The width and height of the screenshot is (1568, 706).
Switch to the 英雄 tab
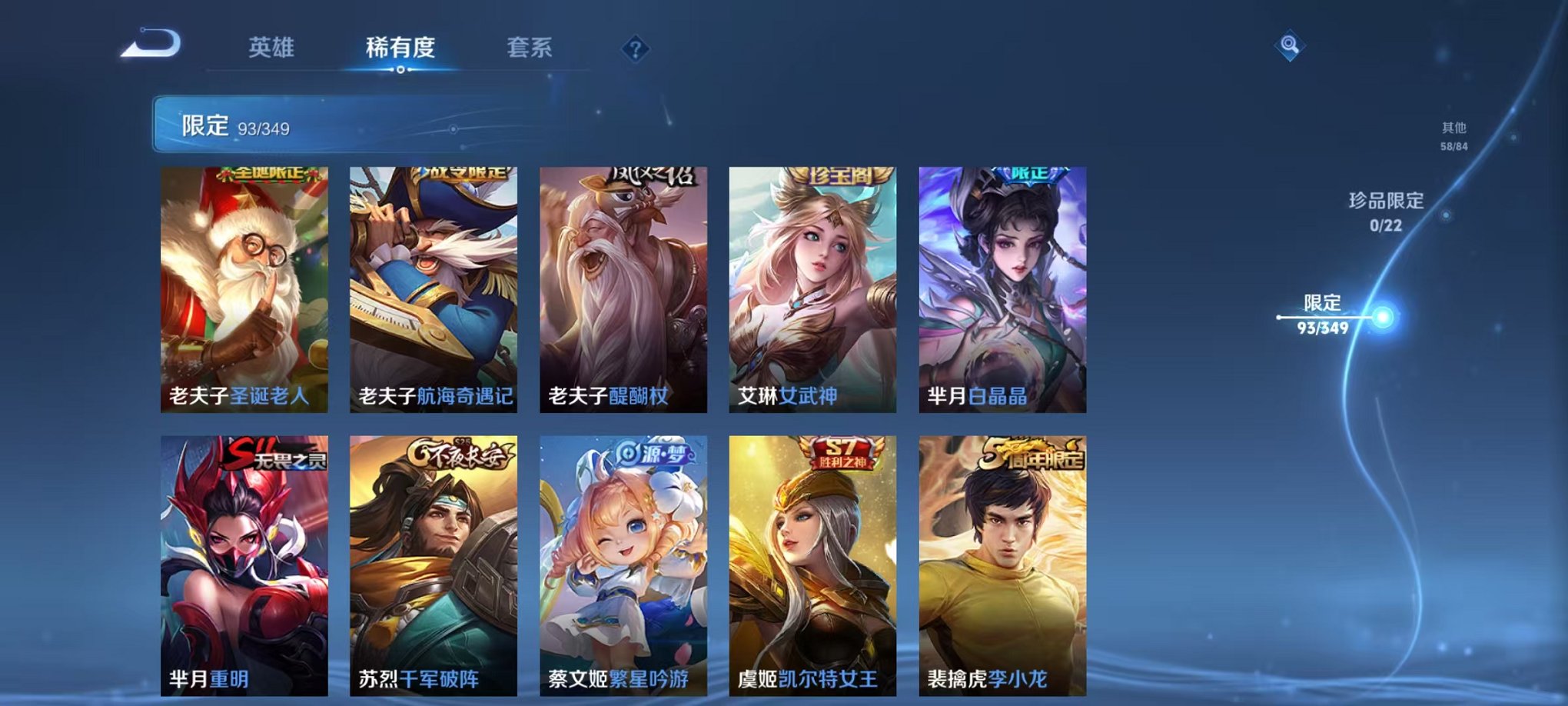pos(273,46)
